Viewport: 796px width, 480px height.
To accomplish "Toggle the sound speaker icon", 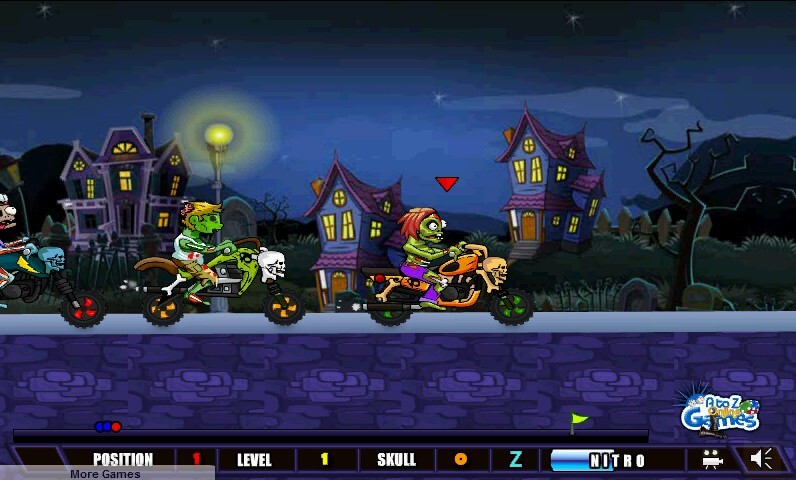I will 763,459.
